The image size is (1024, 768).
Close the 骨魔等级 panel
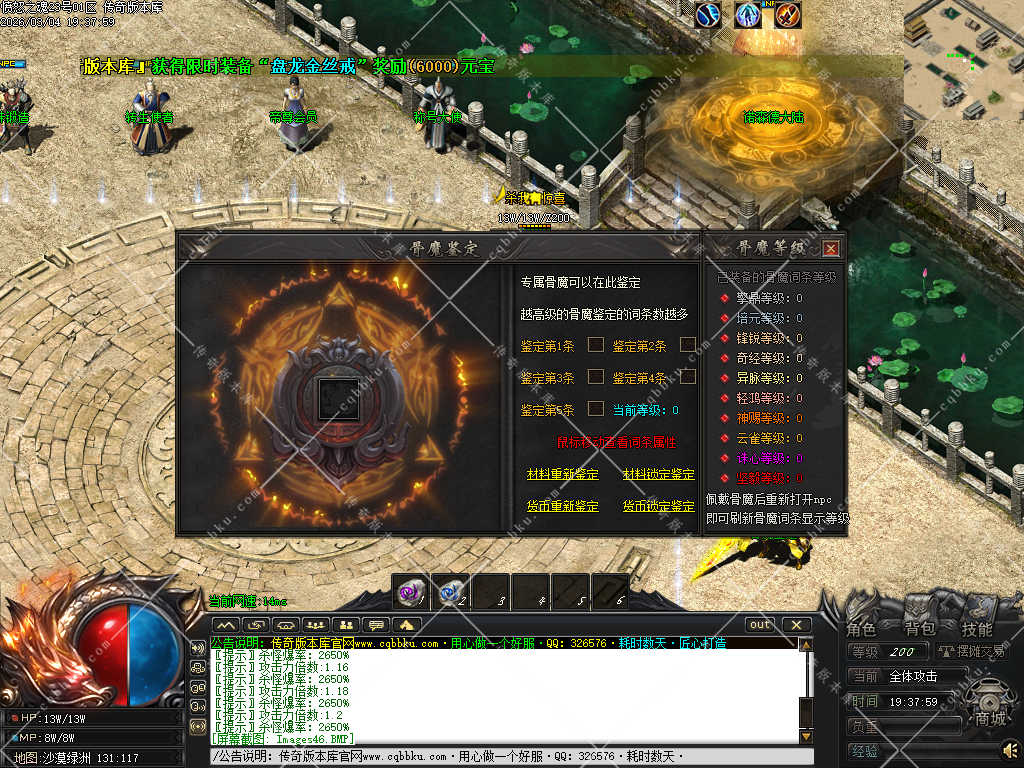[831, 248]
